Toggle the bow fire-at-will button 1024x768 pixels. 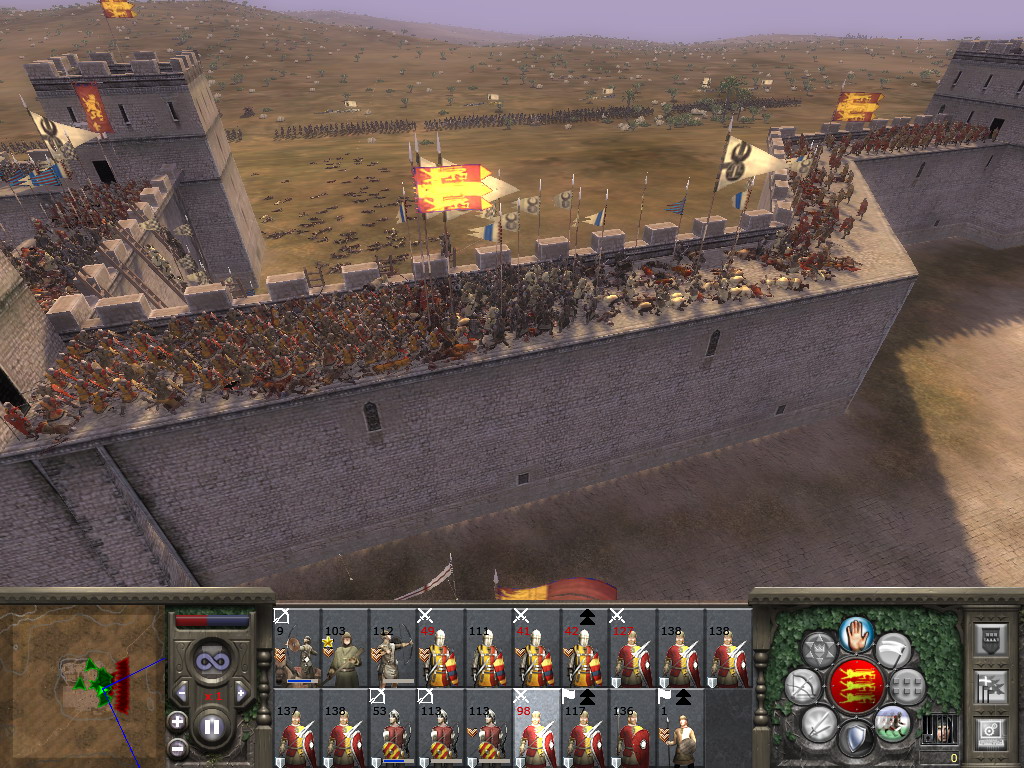[802, 686]
